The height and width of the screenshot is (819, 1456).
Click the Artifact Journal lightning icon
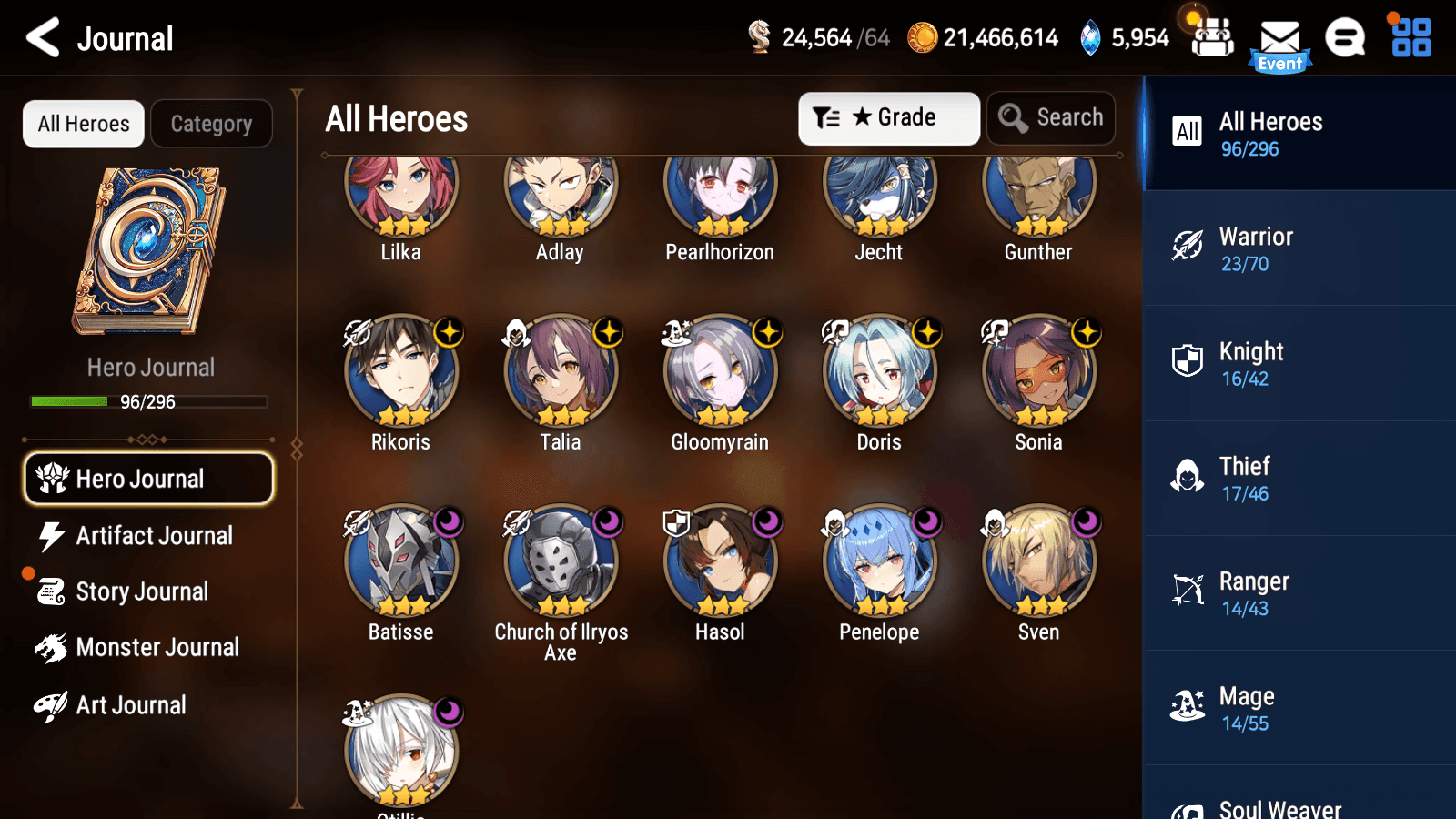52,536
